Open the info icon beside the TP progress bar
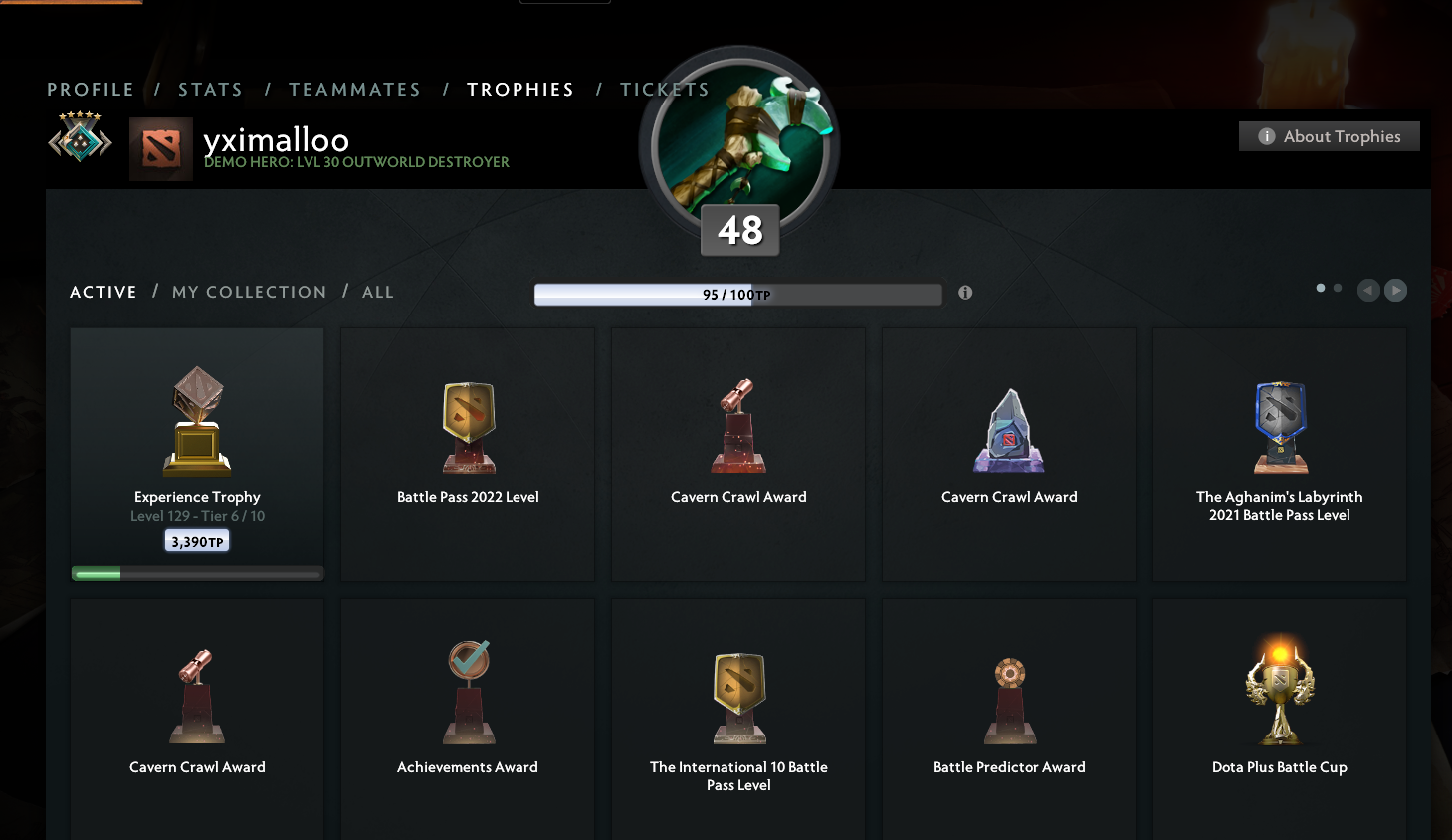1452x840 pixels. point(964,293)
